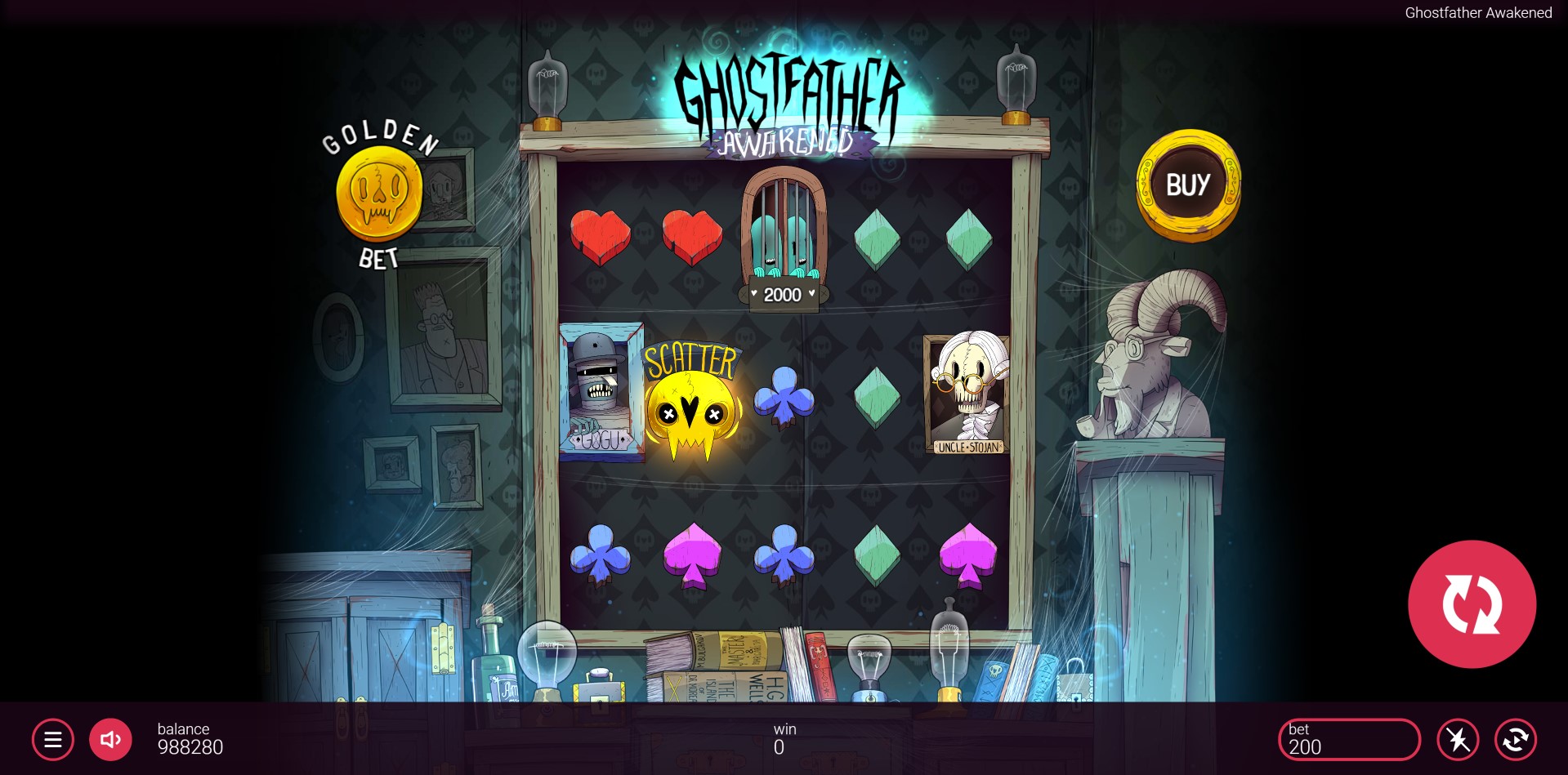1568x775 pixels.
Task: Select a red heart symbol on the top reel
Action: tap(603, 237)
